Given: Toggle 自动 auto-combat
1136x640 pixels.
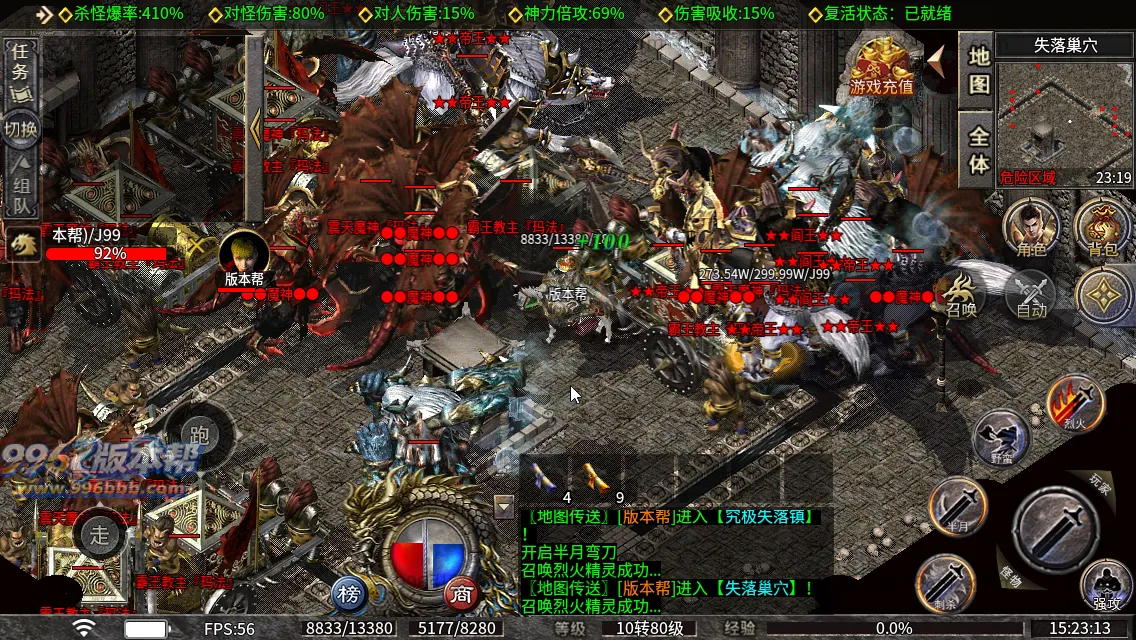Looking at the screenshot, I should pyautogui.click(x=1031, y=295).
